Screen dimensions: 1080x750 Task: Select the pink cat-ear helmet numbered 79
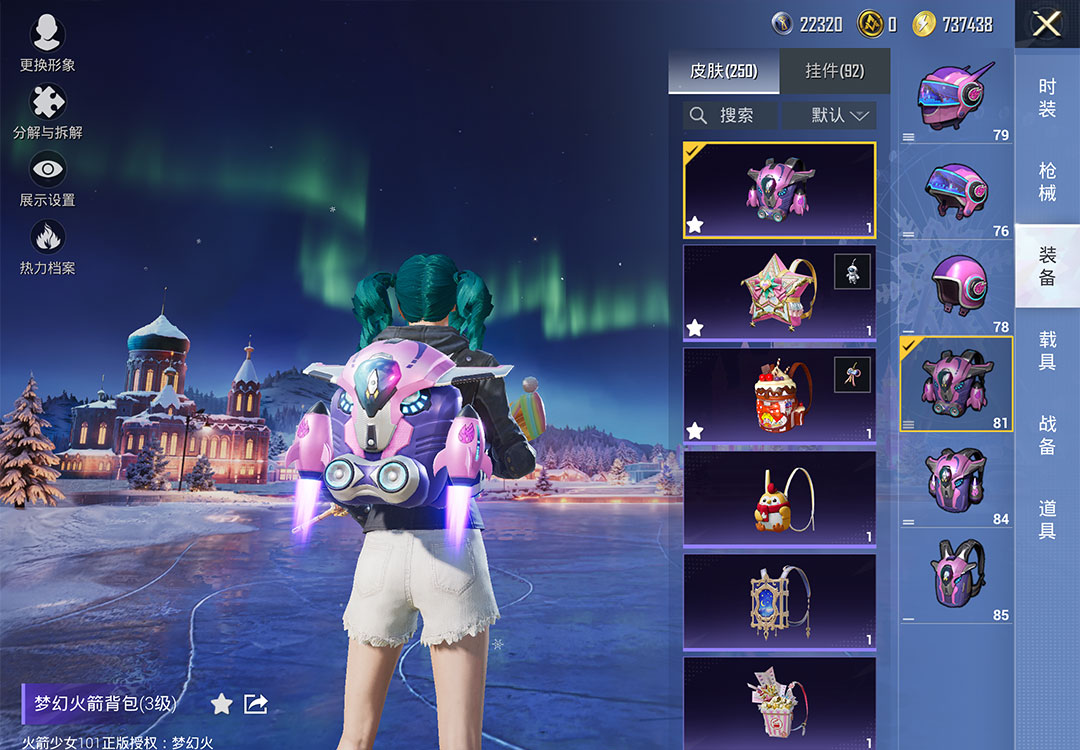pyautogui.click(x=955, y=98)
